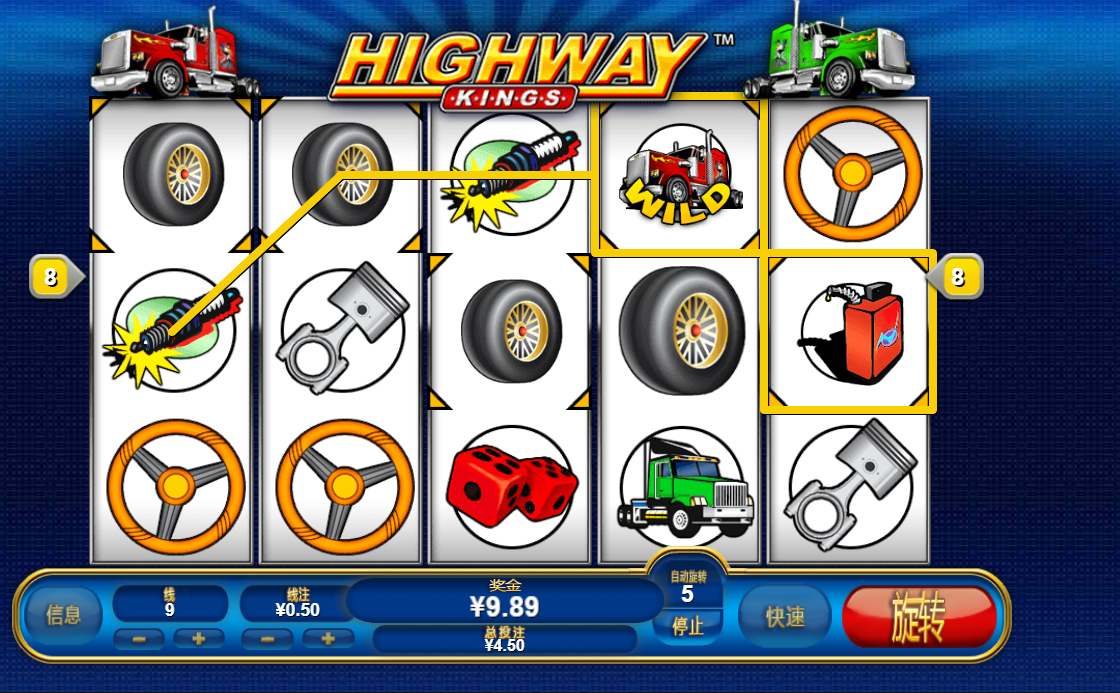Open the 信息 info panel
The image size is (1120, 693).
click(x=64, y=615)
